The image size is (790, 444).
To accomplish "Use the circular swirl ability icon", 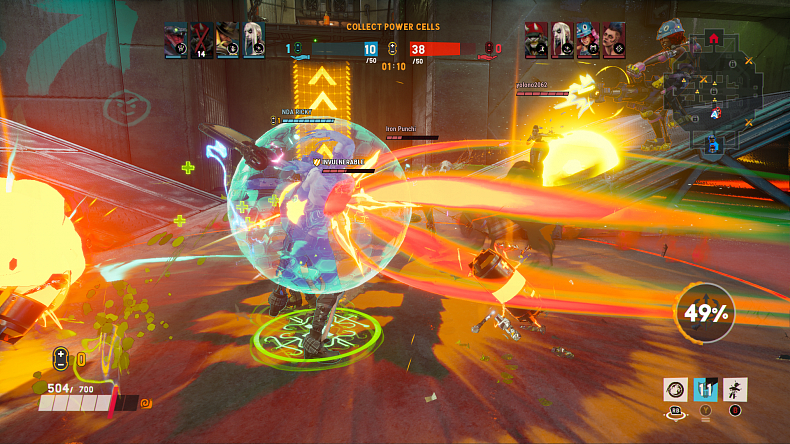I will [677, 390].
